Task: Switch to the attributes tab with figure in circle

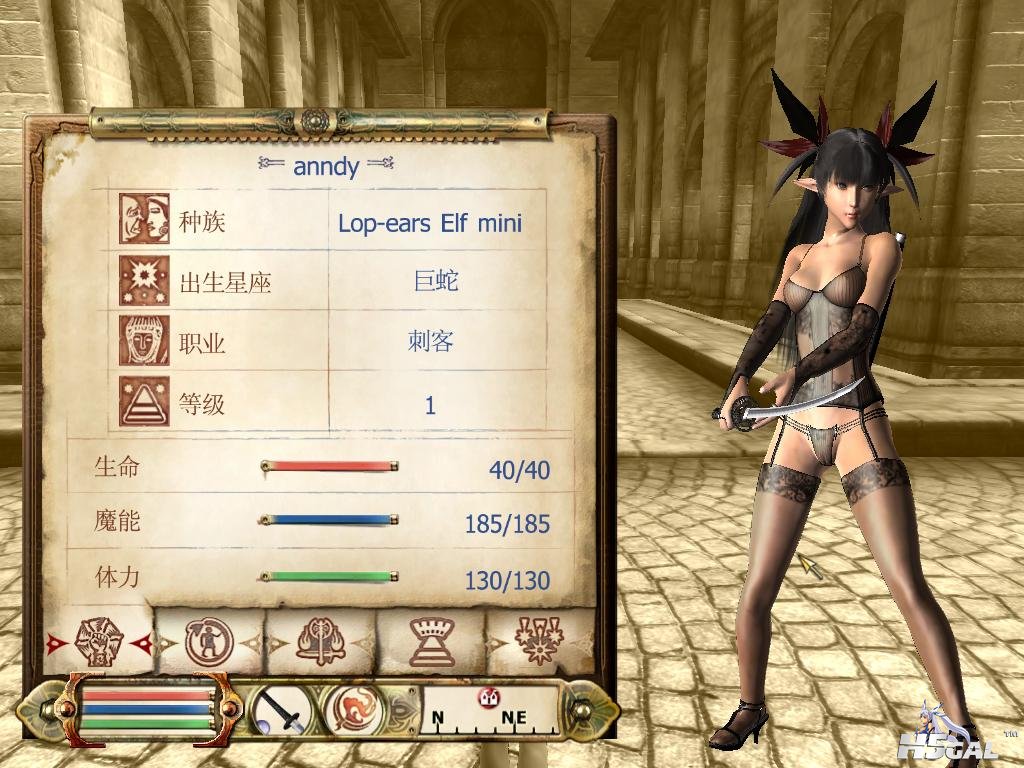Action: (209, 641)
